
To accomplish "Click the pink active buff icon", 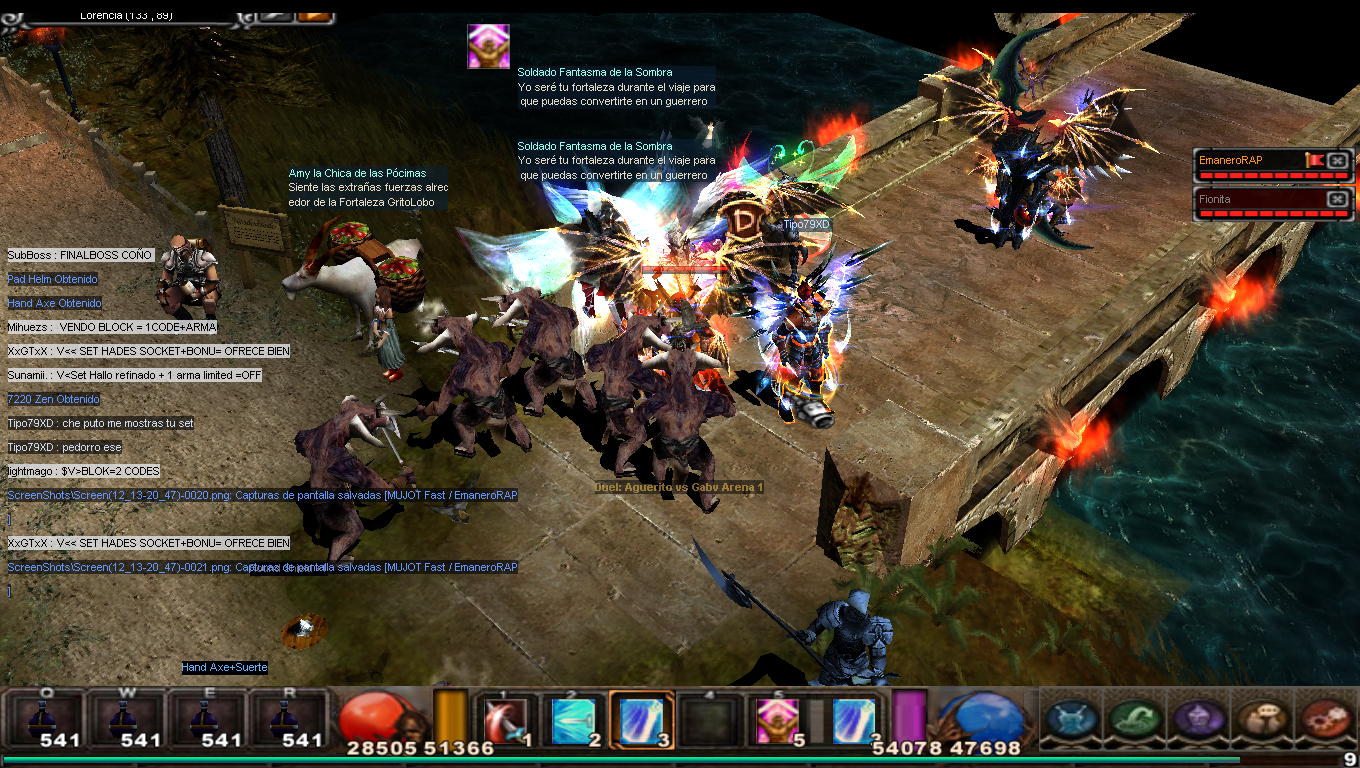I will pos(488,46).
